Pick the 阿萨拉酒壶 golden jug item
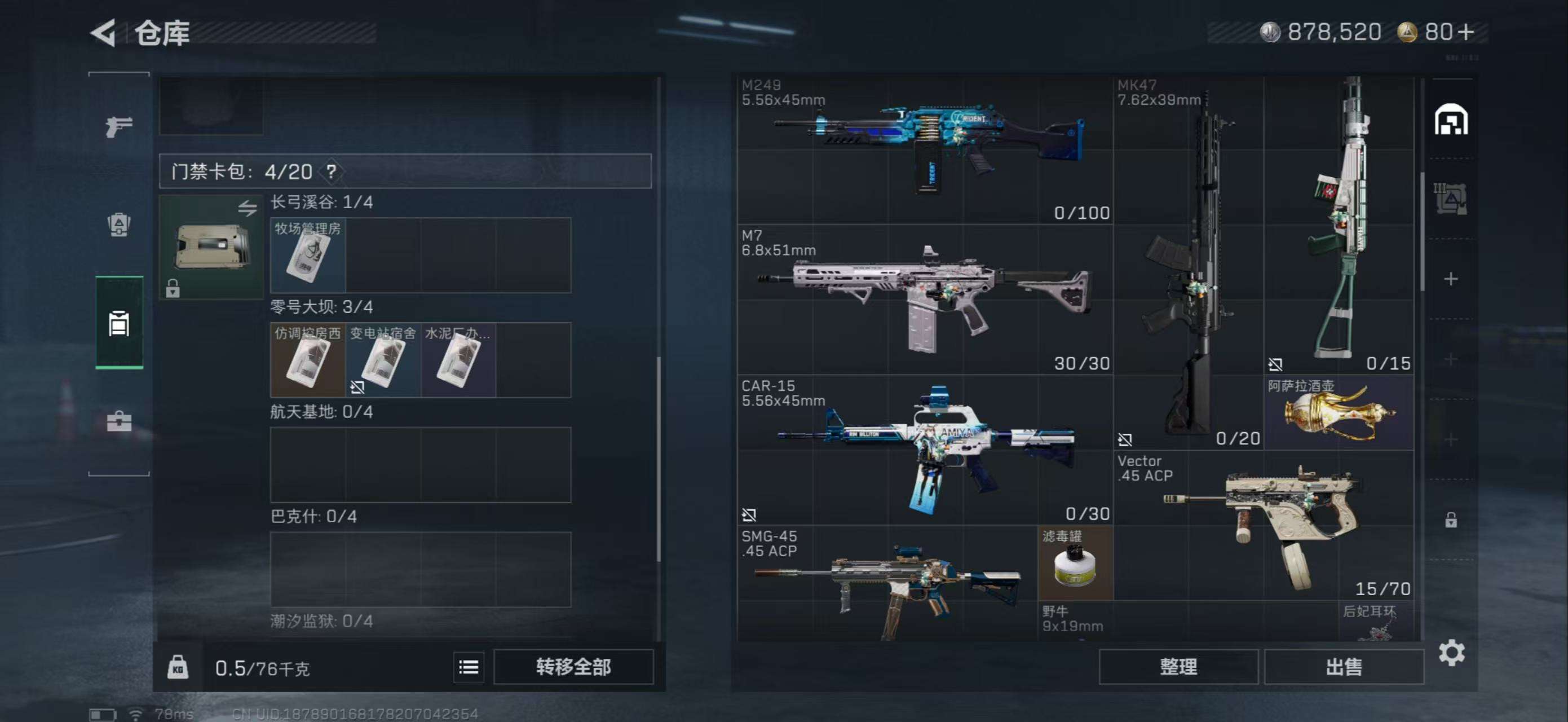Viewport: 1568px width, 722px height. coord(1338,413)
